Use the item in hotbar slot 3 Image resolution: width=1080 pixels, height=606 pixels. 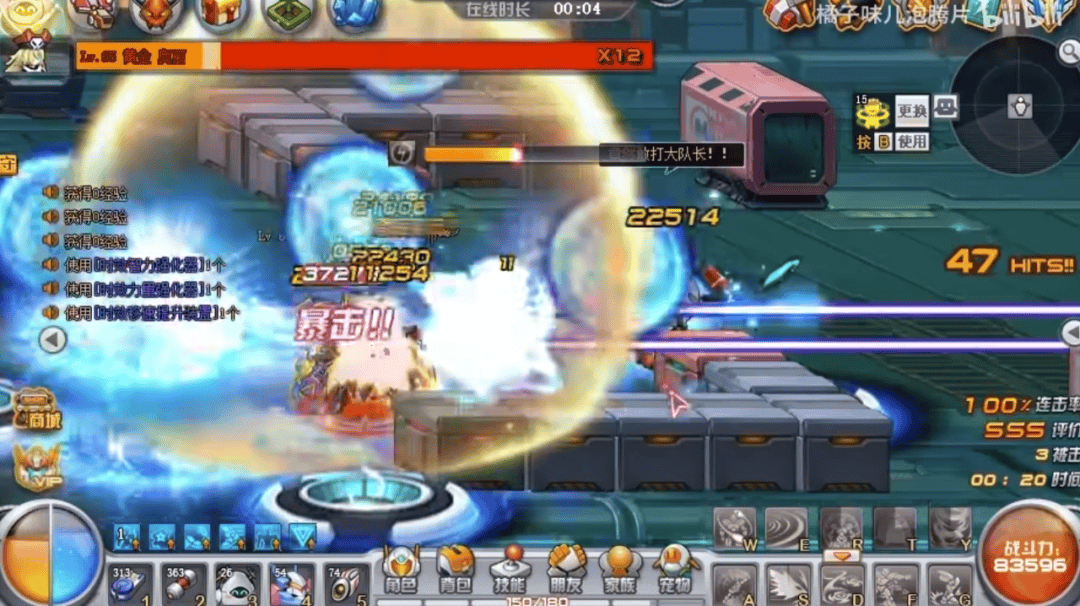click(x=238, y=584)
